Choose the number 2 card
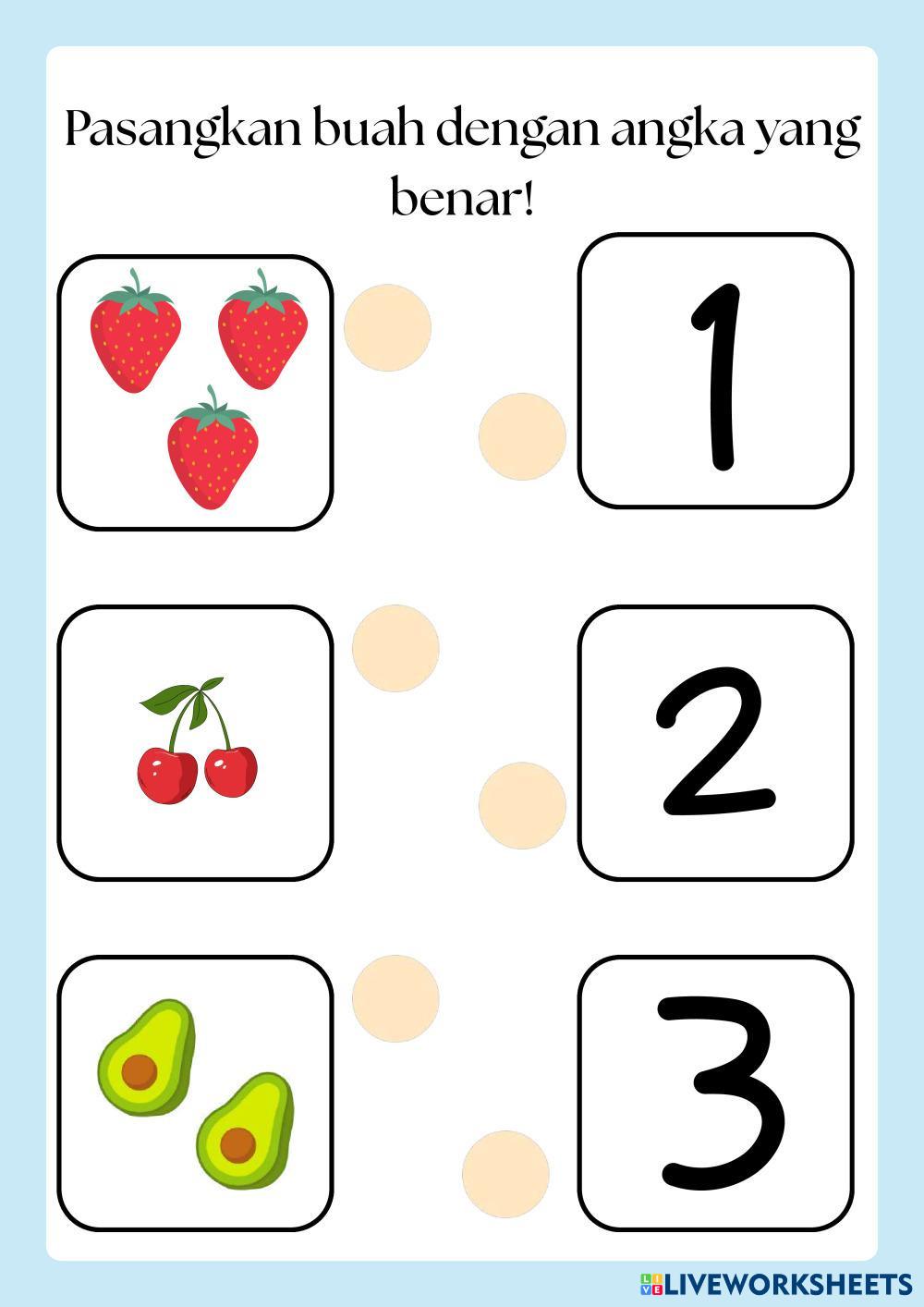The width and height of the screenshot is (924, 1307). (x=715, y=743)
